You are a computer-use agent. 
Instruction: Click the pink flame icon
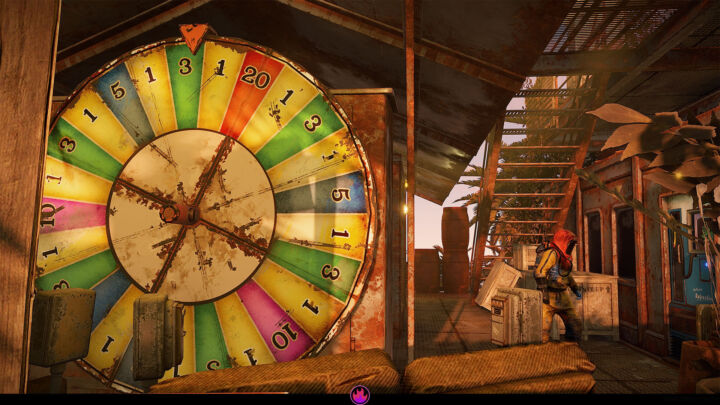click(360, 395)
